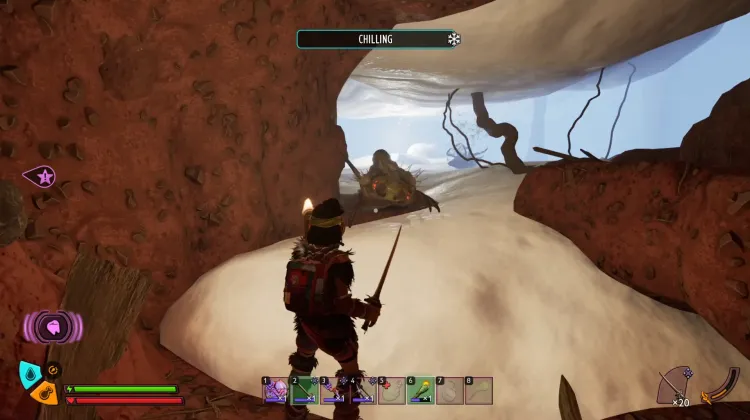
Task: Click the orange drumstick hunger icon
Action: click(x=44, y=392)
